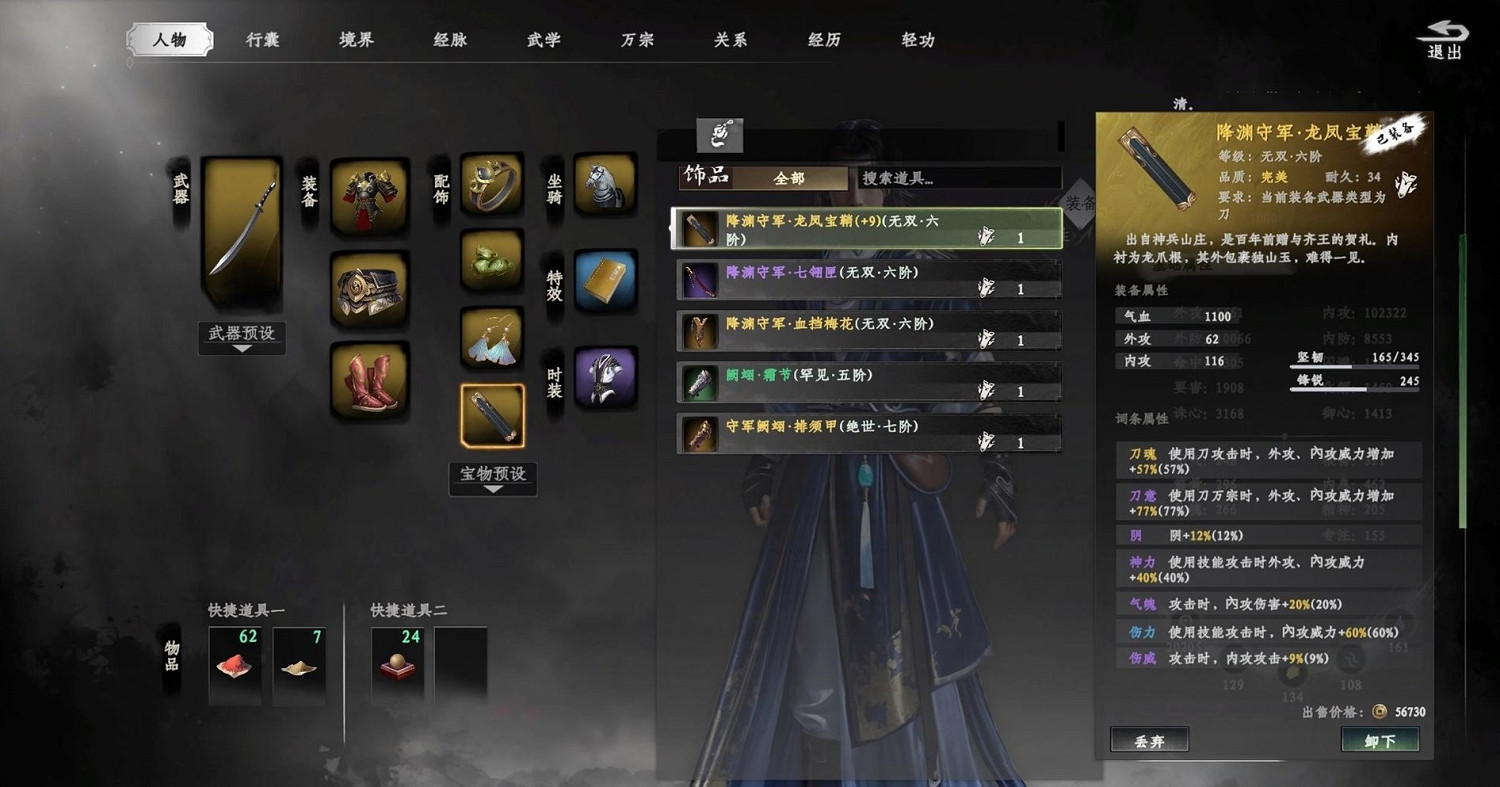Click the 搜索道具 search input field

click(955, 179)
